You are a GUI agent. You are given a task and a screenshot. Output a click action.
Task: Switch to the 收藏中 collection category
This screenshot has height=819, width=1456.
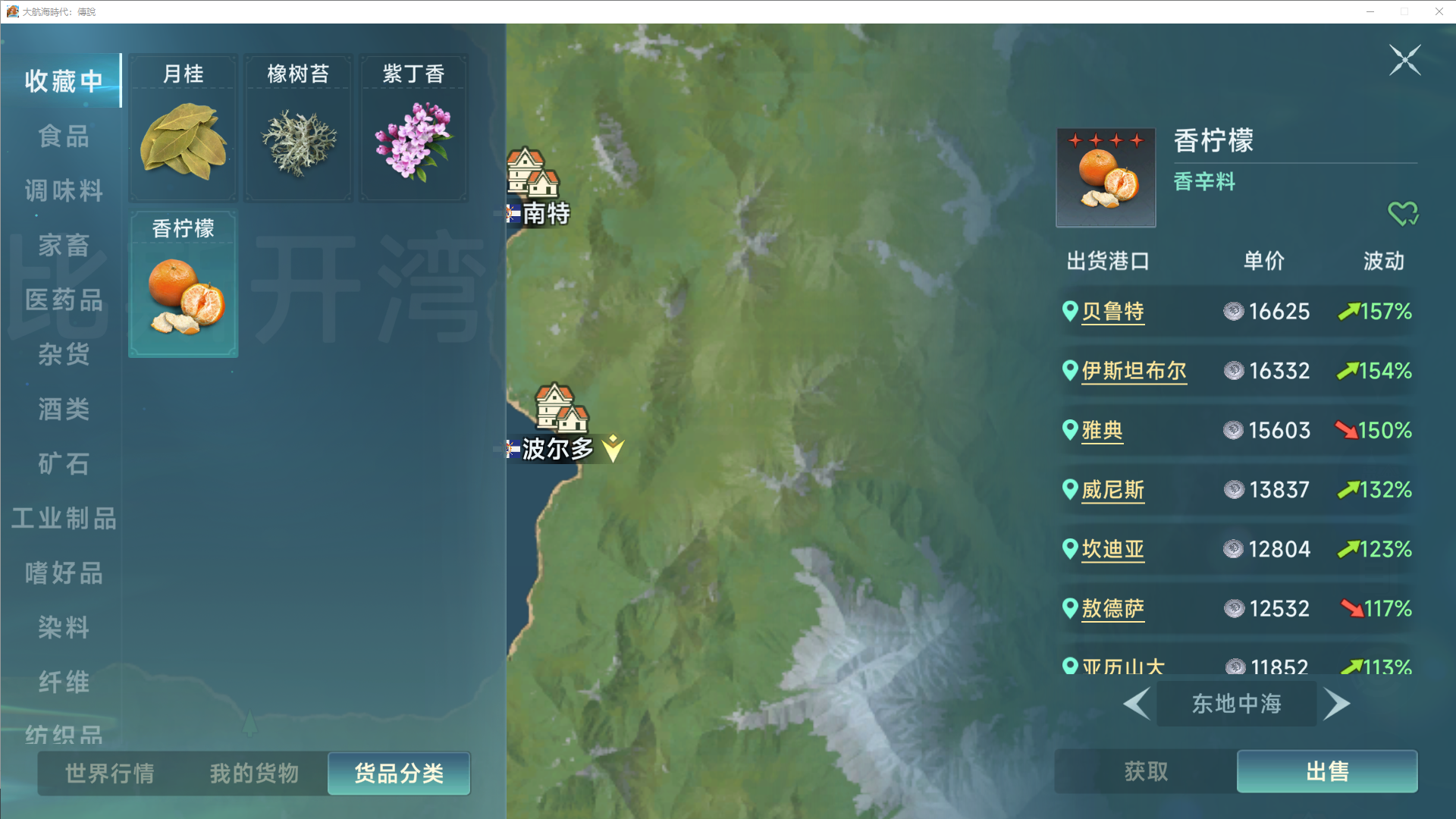63,80
